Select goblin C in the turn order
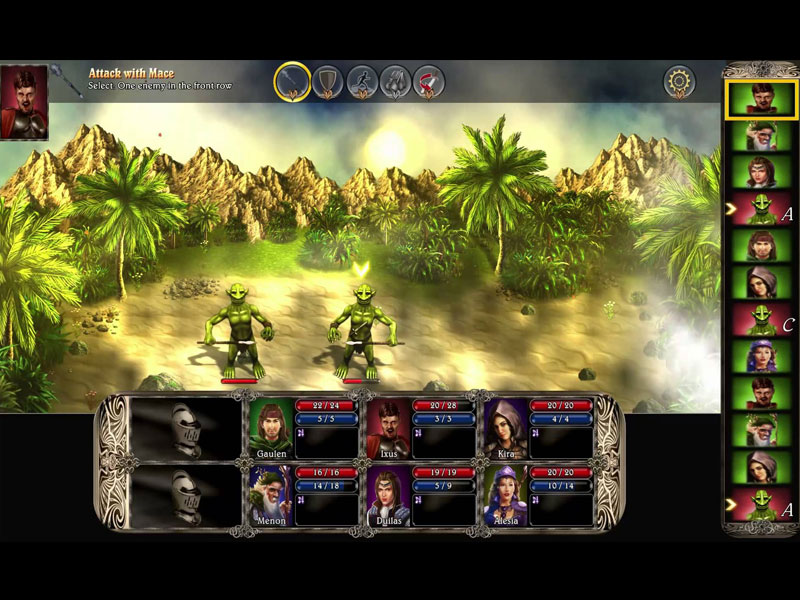 (756, 320)
